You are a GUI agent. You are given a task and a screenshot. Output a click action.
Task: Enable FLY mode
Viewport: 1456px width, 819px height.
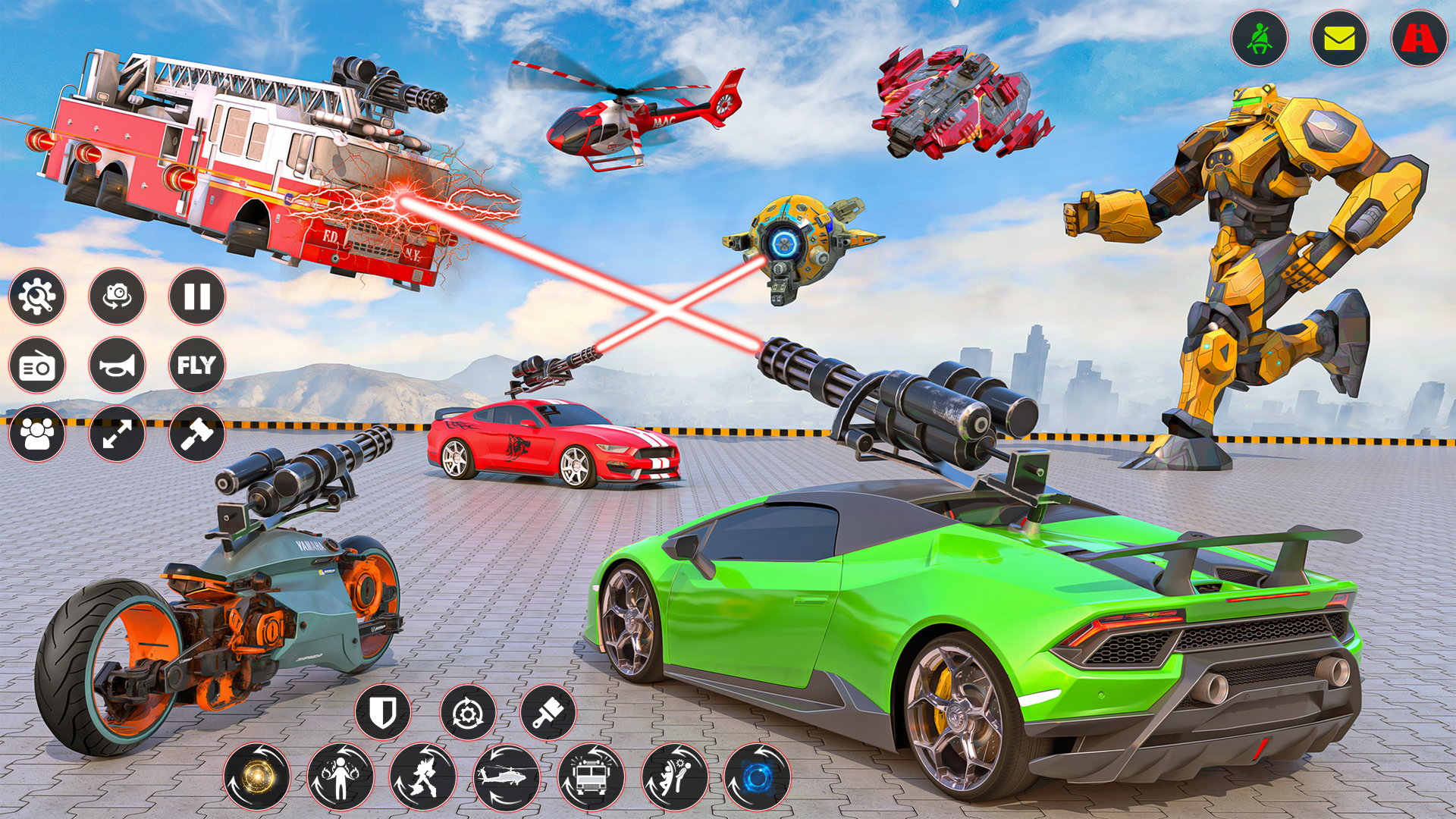[196, 366]
